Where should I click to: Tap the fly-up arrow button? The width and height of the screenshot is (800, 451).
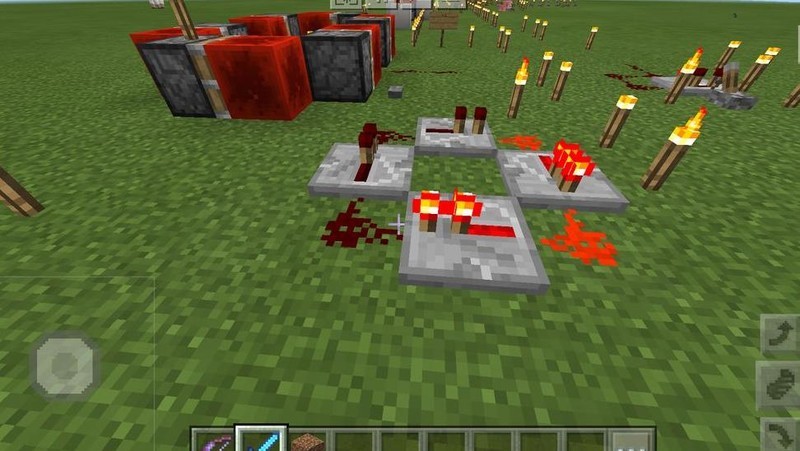coord(779,334)
